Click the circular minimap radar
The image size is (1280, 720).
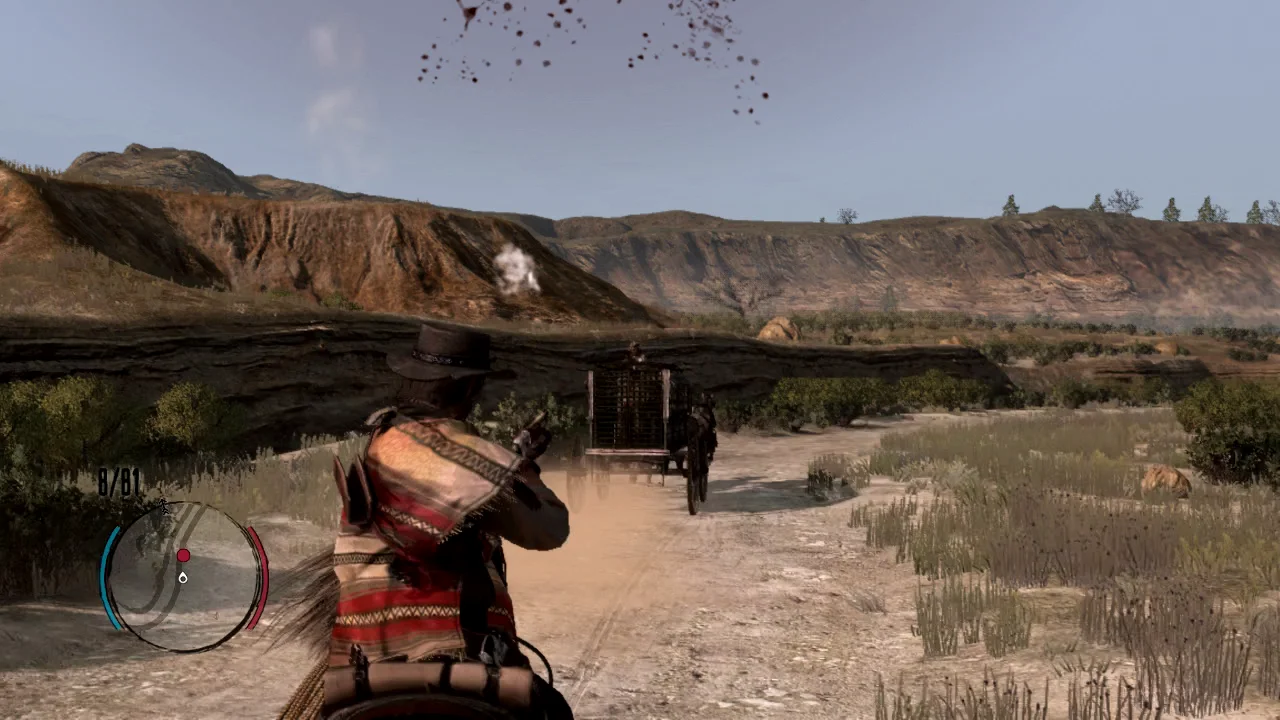(184, 577)
